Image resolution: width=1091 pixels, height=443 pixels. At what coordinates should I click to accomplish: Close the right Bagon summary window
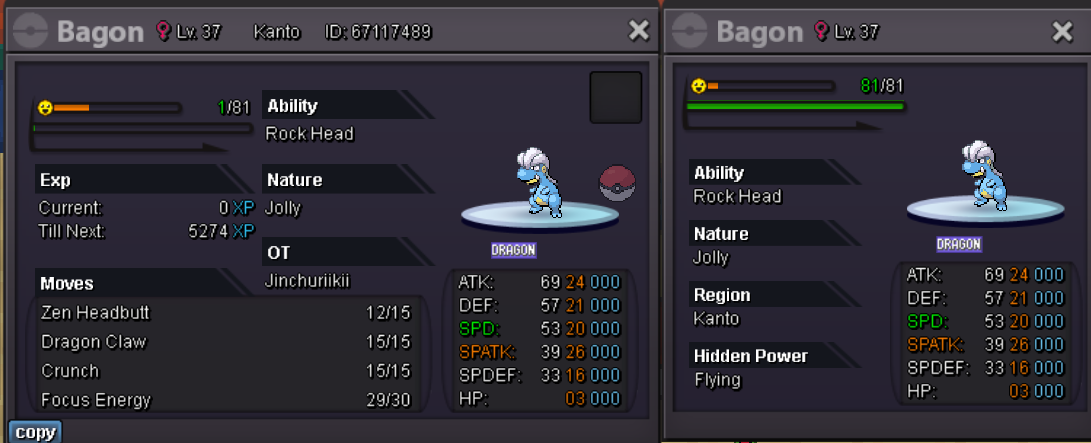tap(1063, 31)
